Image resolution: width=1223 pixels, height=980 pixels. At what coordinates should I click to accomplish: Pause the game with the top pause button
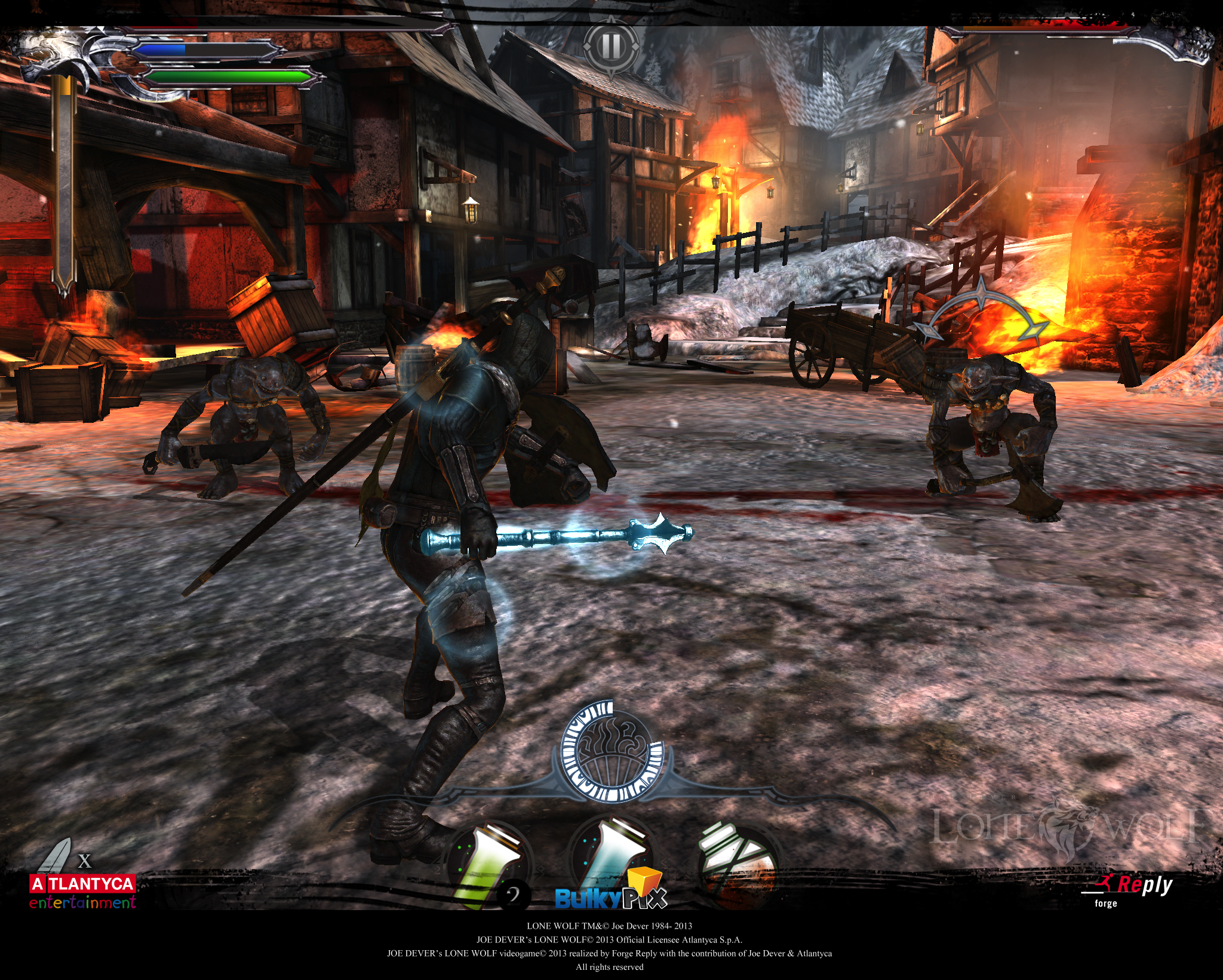point(610,47)
